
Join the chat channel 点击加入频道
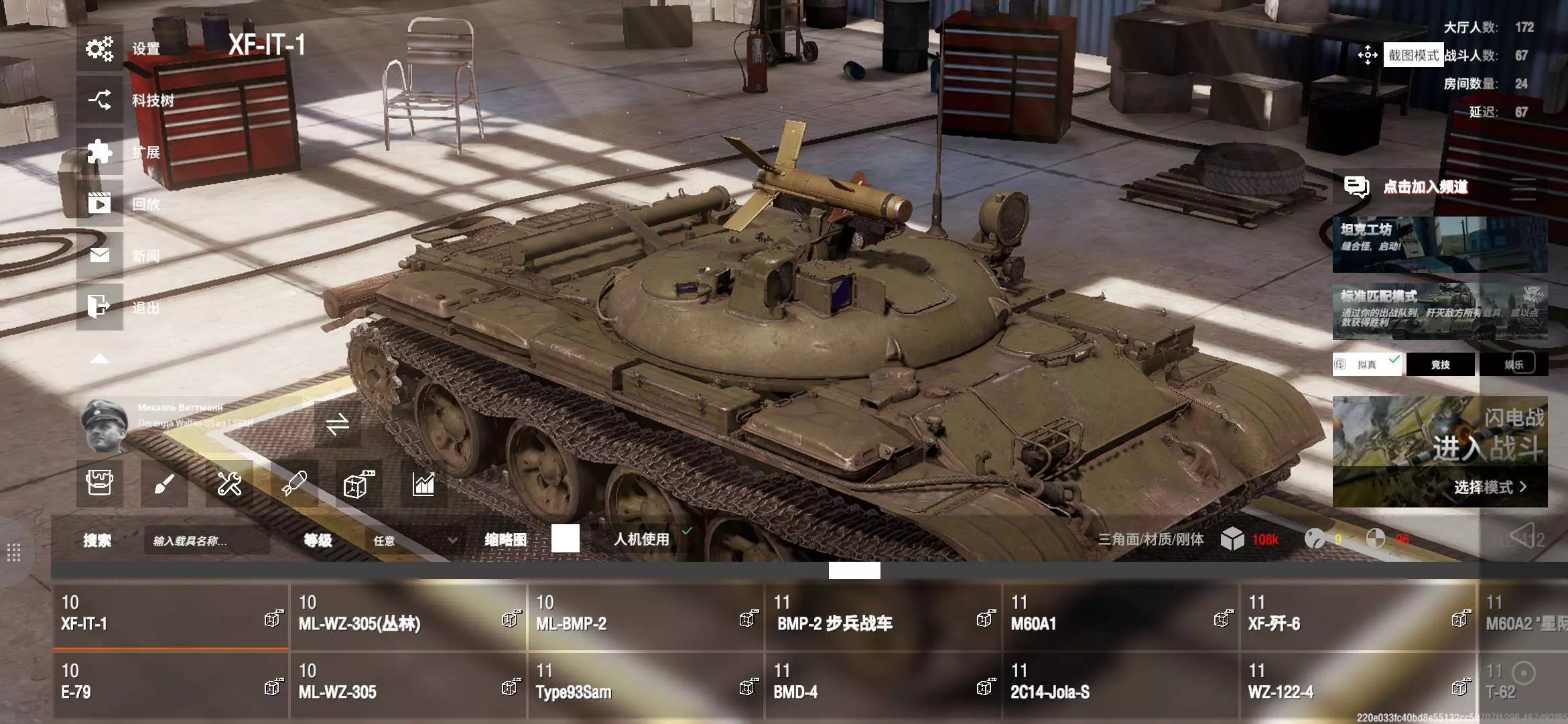[1425, 187]
